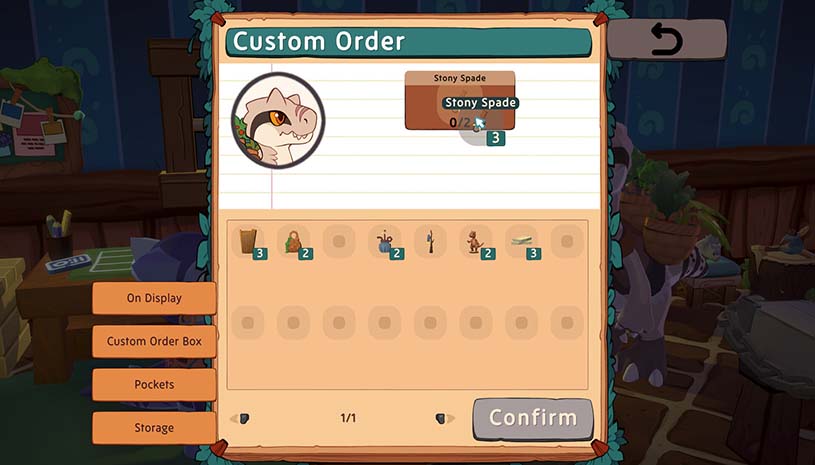Show items from Pockets
The image size is (815, 465).
154,384
